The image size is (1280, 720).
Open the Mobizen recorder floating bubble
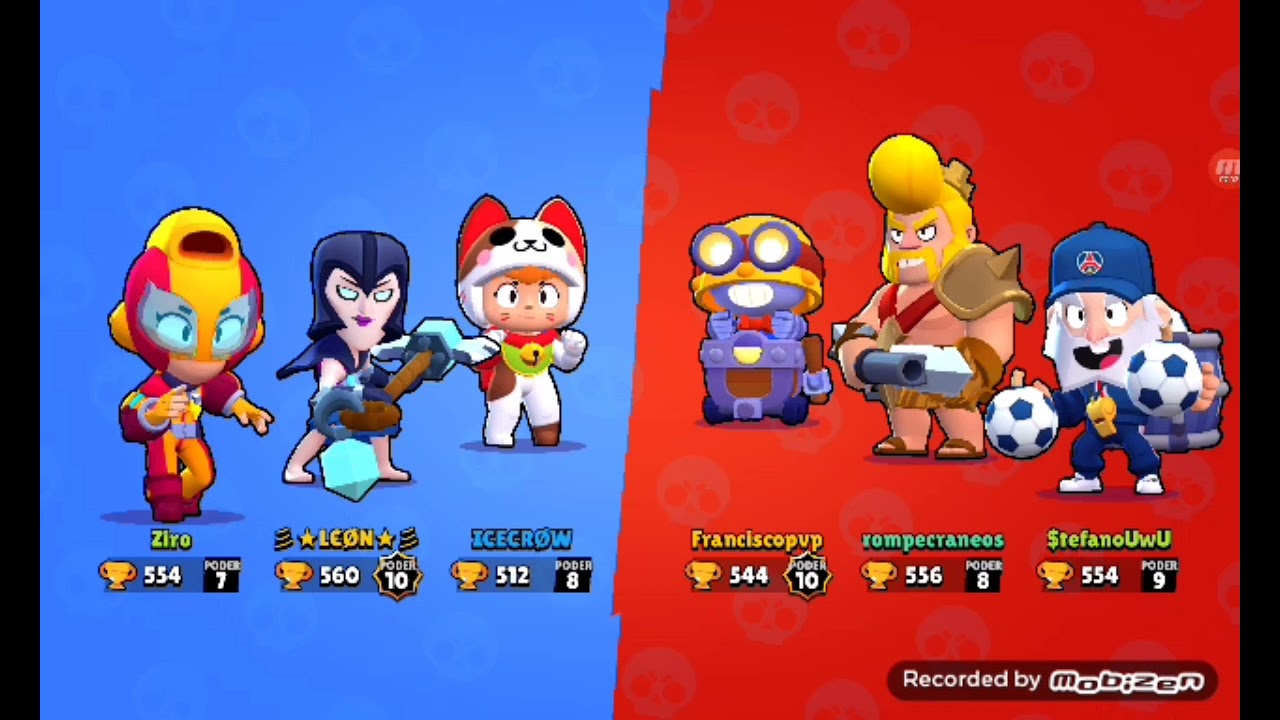coord(1226,167)
